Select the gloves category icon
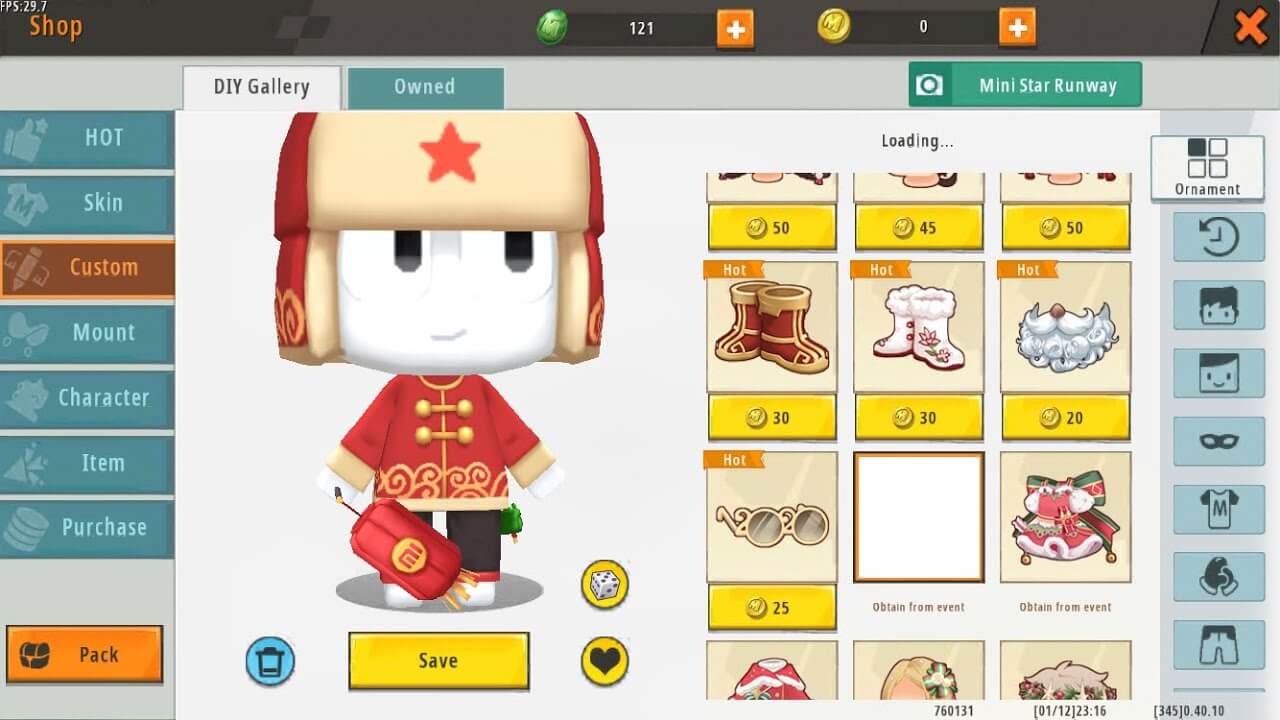Screen dimensions: 1280x720 (x=1218, y=577)
